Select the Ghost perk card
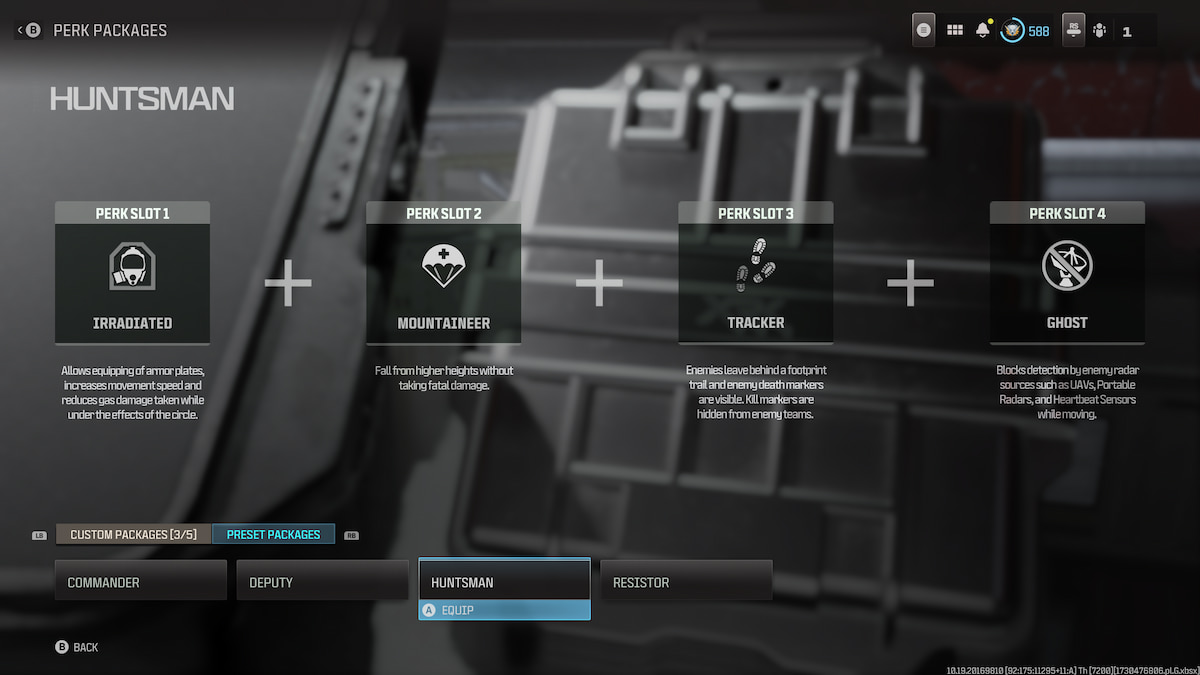This screenshot has width=1200, height=675. pos(1067,283)
